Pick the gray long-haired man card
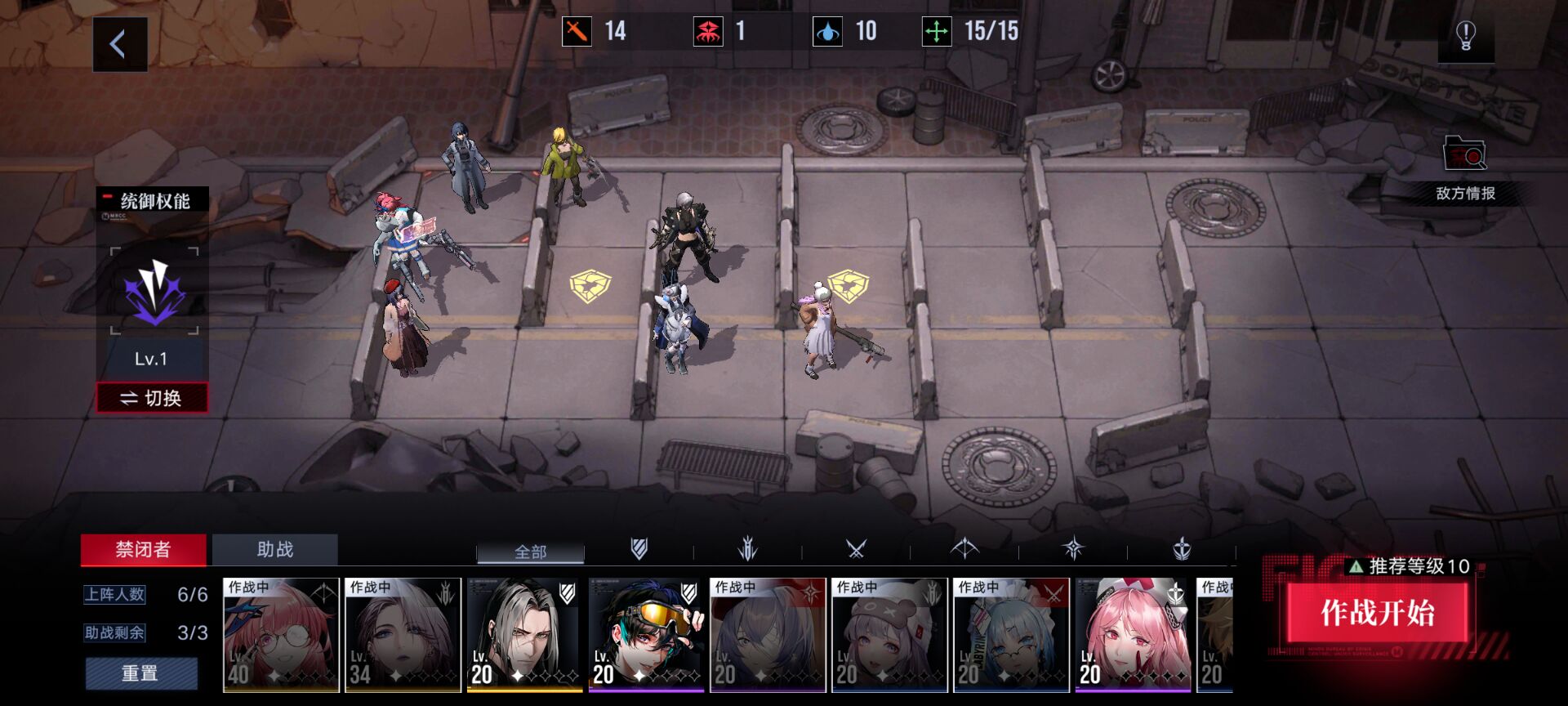This screenshot has width=1568, height=706. pyautogui.click(x=524, y=635)
